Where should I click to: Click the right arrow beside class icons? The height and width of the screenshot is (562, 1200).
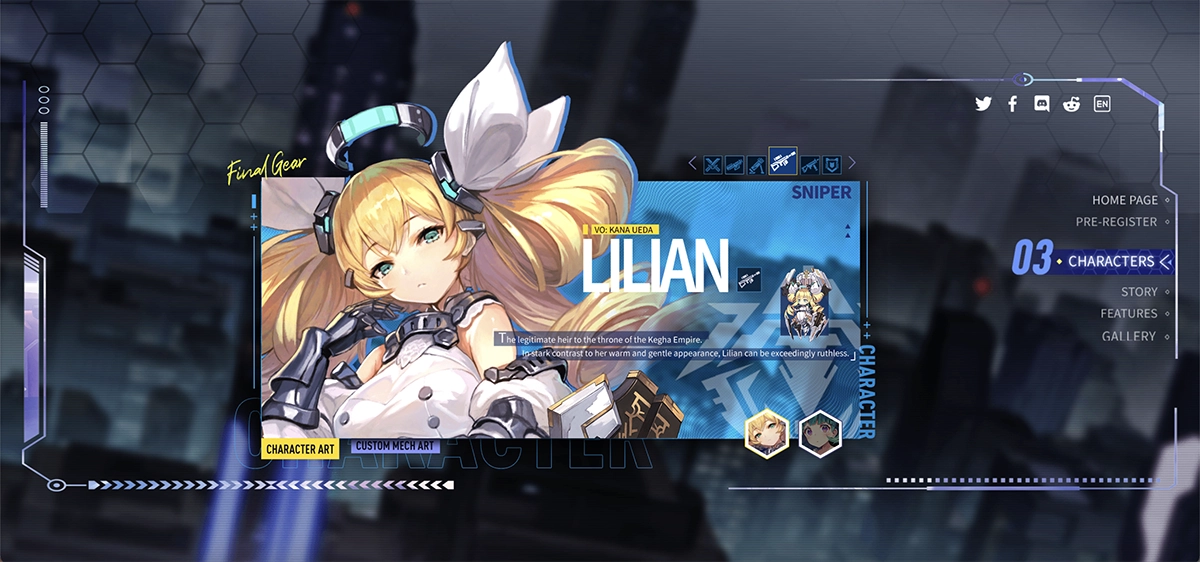[853, 163]
